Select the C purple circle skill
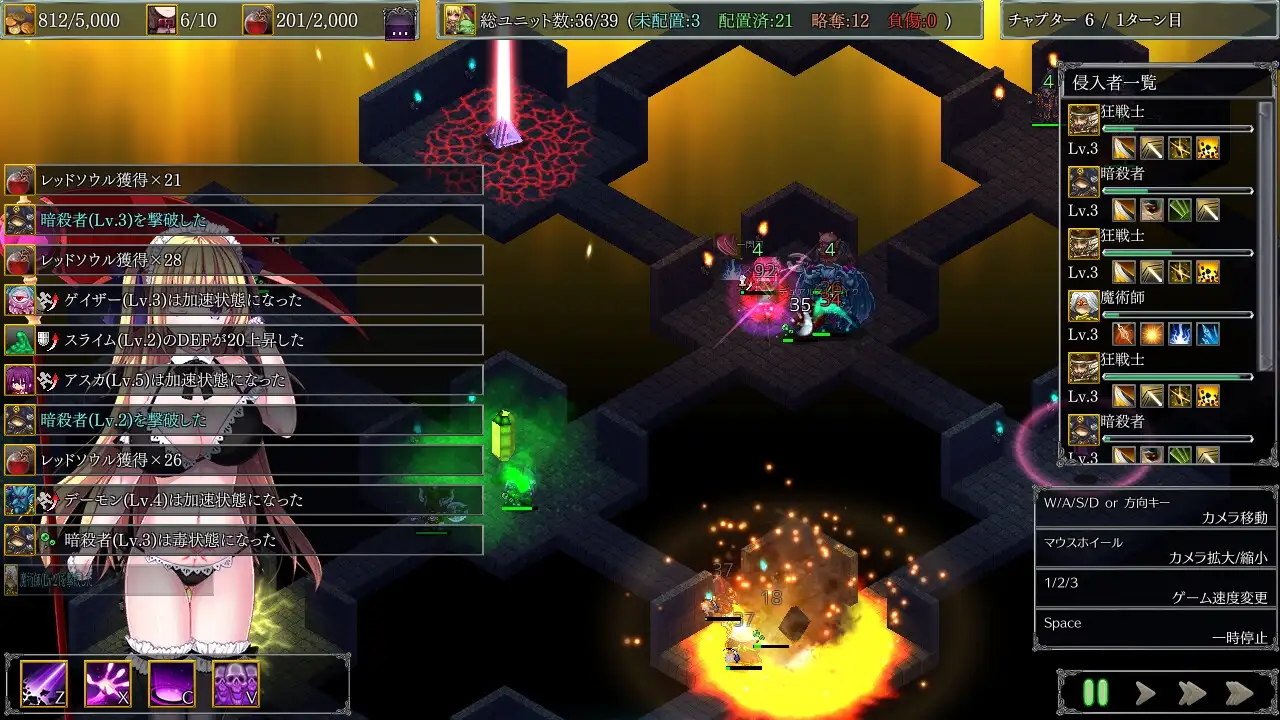 tap(172, 684)
